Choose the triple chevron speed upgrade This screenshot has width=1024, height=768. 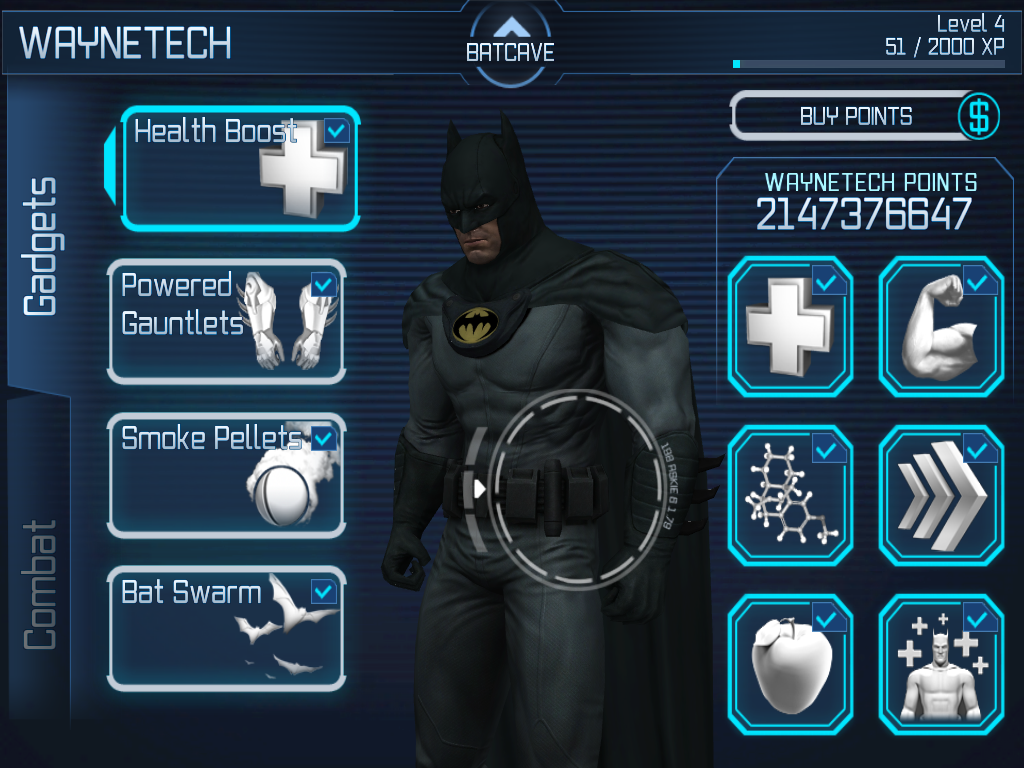[x=940, y=495]
